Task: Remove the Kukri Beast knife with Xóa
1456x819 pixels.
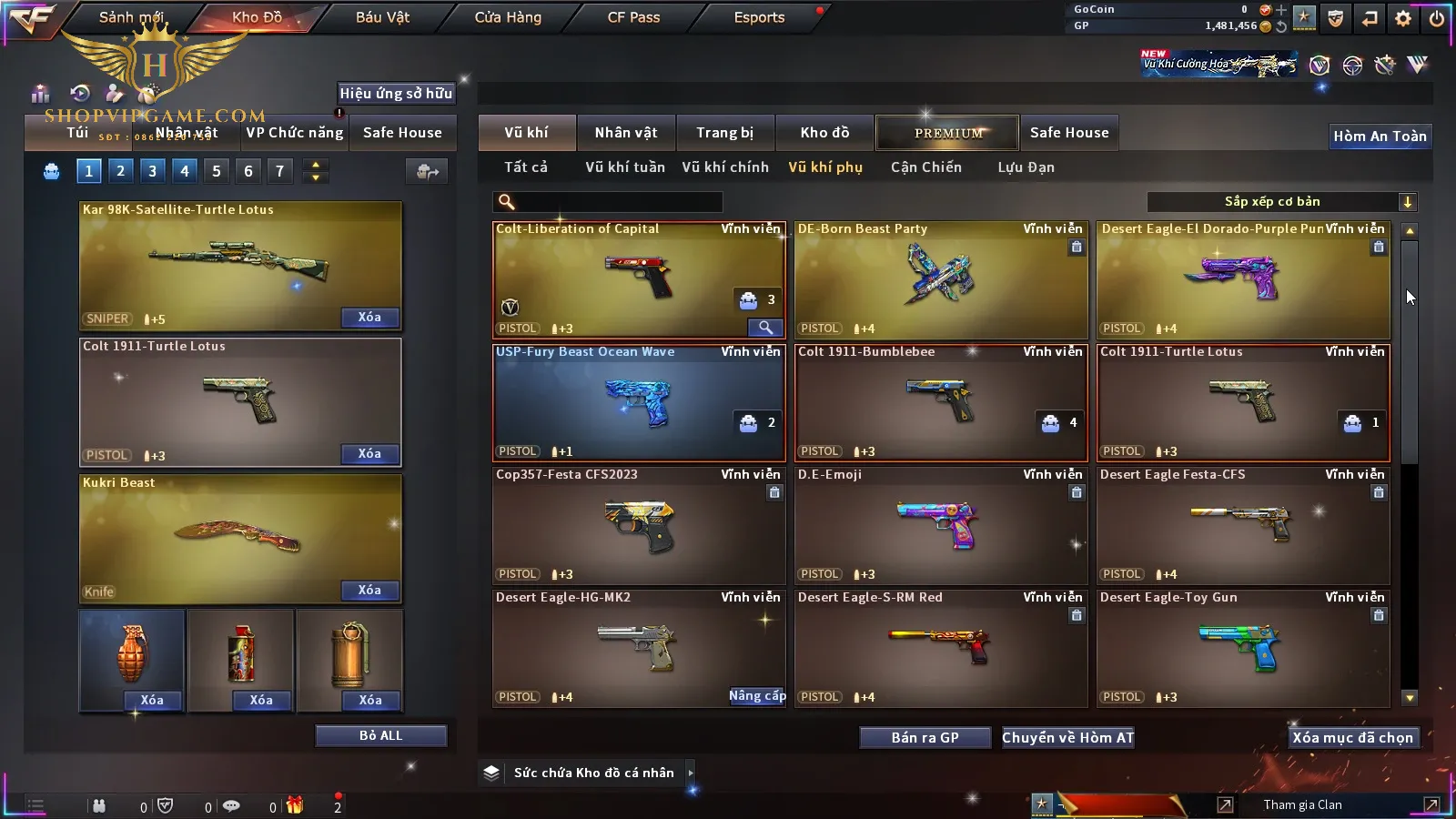Action: coord(369,591)
